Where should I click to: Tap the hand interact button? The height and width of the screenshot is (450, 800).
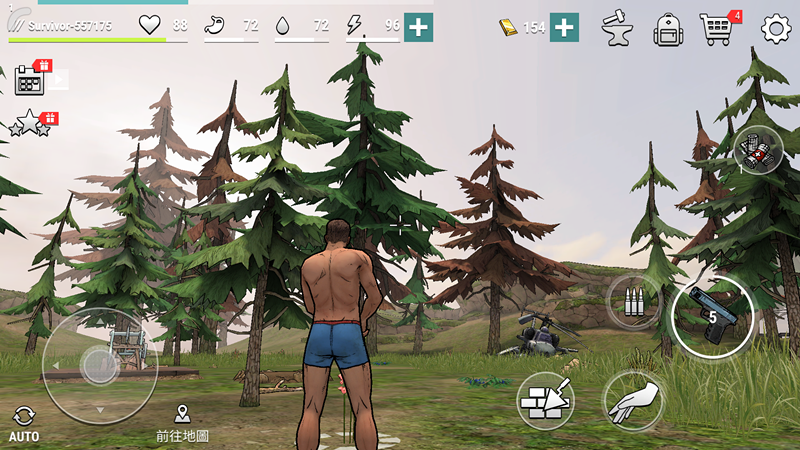pyautogui.click(x=634, y=400)
